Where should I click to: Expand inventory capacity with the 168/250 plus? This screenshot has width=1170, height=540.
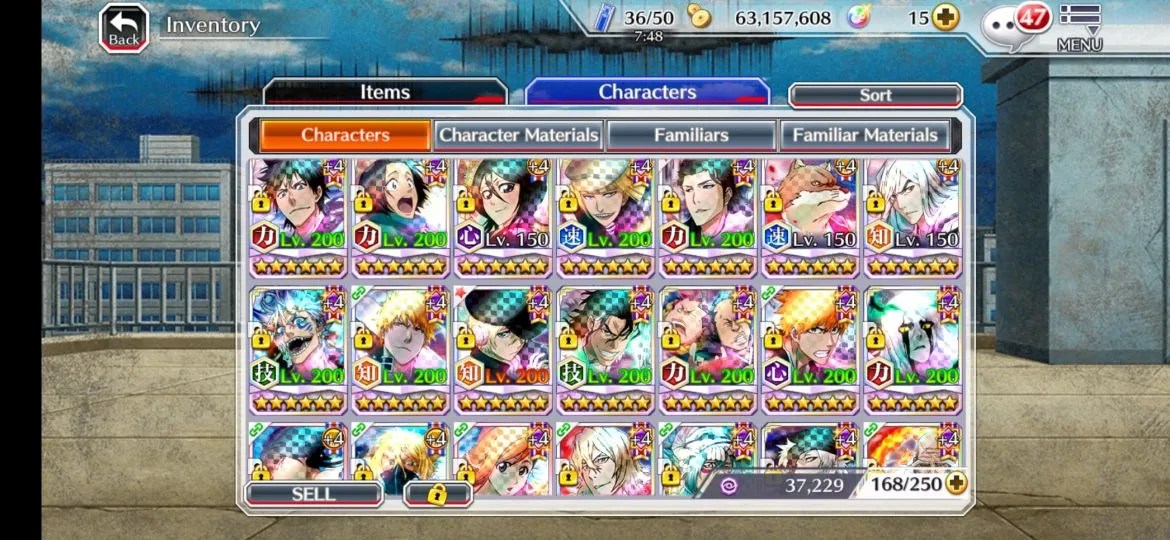coord(956,484)
